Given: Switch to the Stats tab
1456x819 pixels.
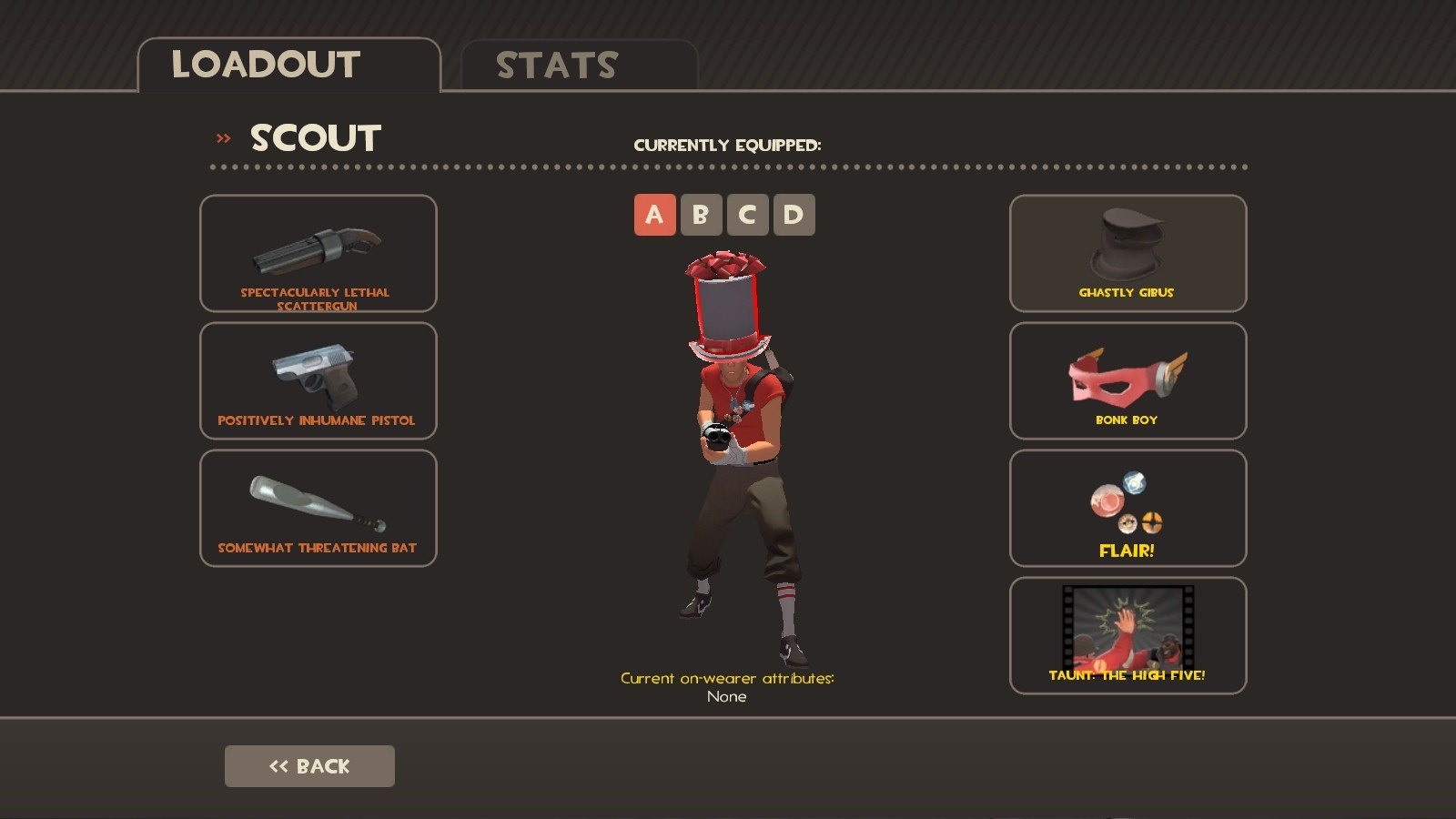Looking at the screenshot, I should click(579, 66).
